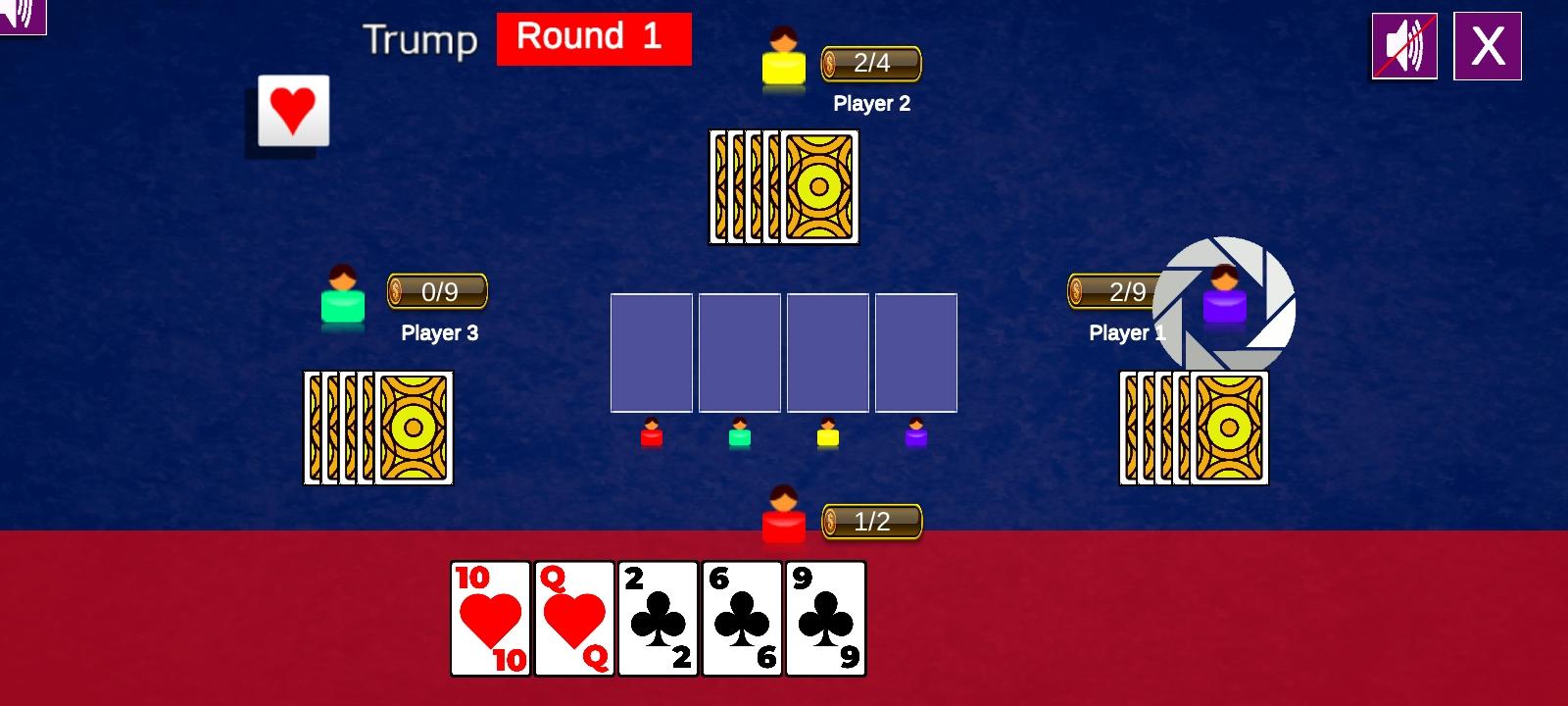Click the red player token under the first slot
Viewport: 1568px width, 706px height.
pos(650,435)
